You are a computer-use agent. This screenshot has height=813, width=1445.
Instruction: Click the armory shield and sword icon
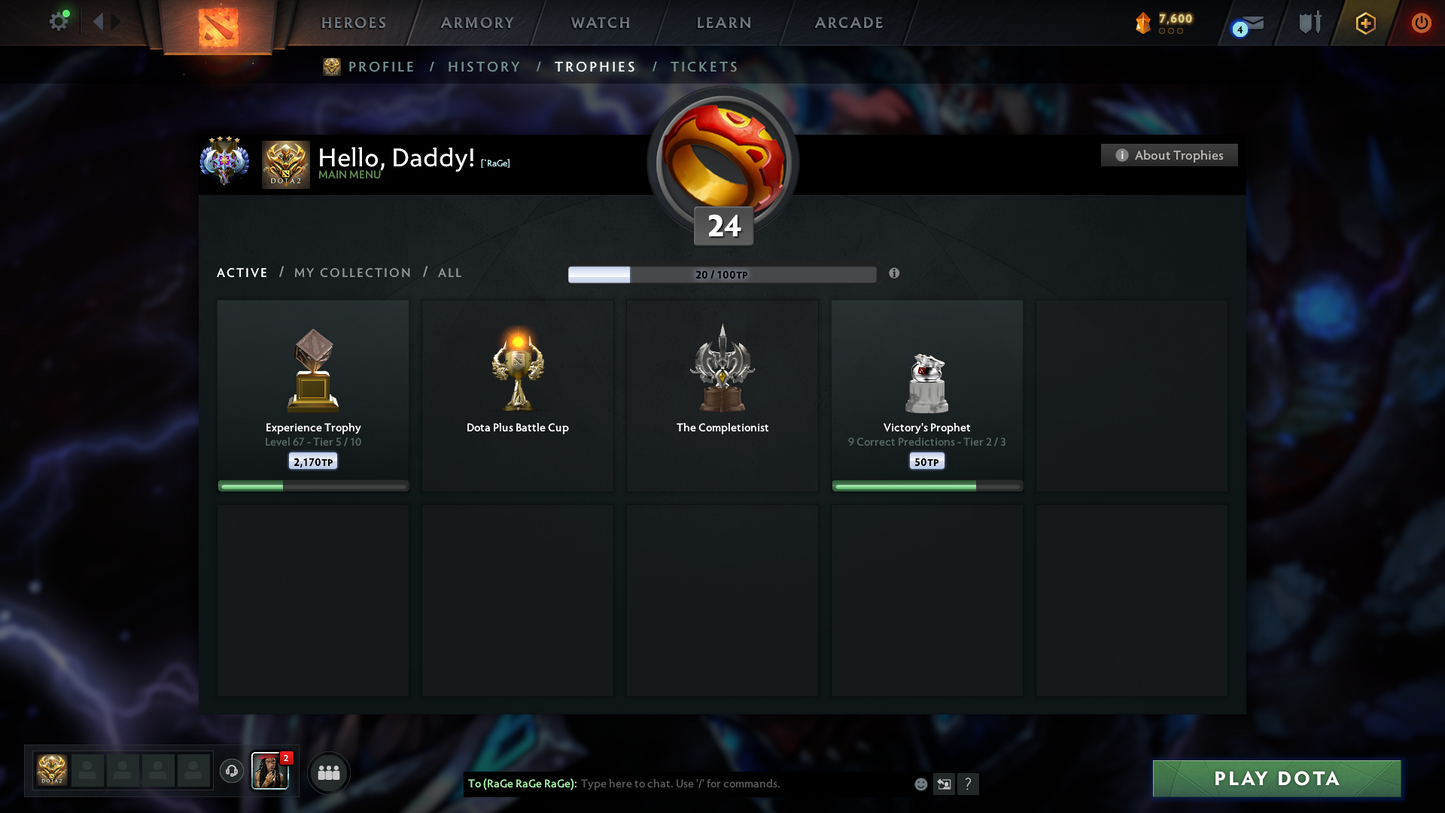click(1310, 22)
